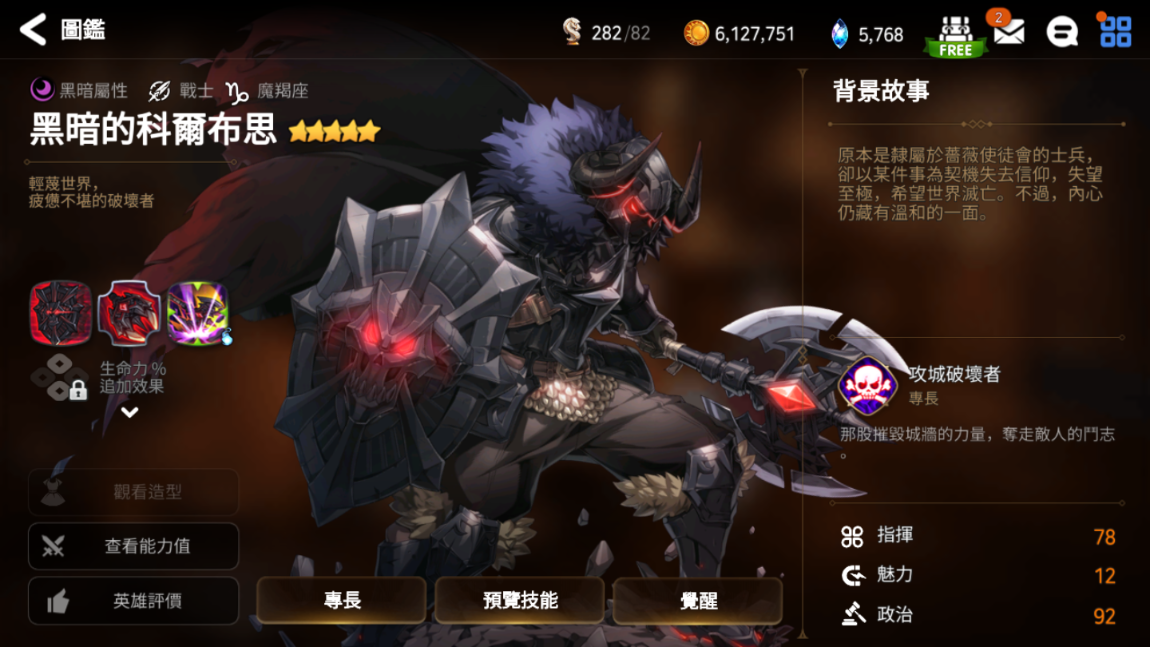
Task: Tap the 黑暗屬性 dark element icon
Action: coord(42,90)
